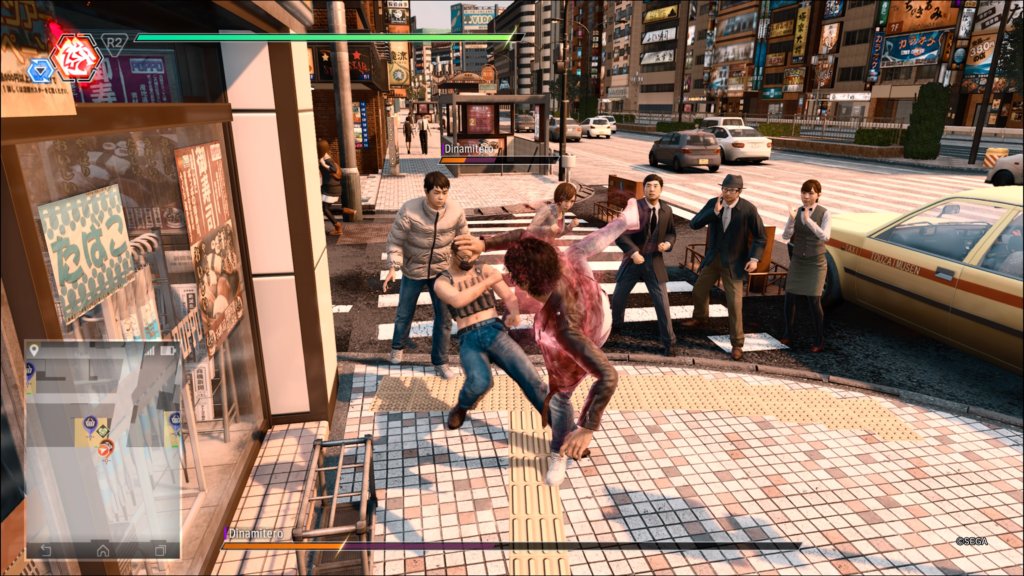Tap the location pin on the minimap
1024x576 pixels.
(35, 350)
